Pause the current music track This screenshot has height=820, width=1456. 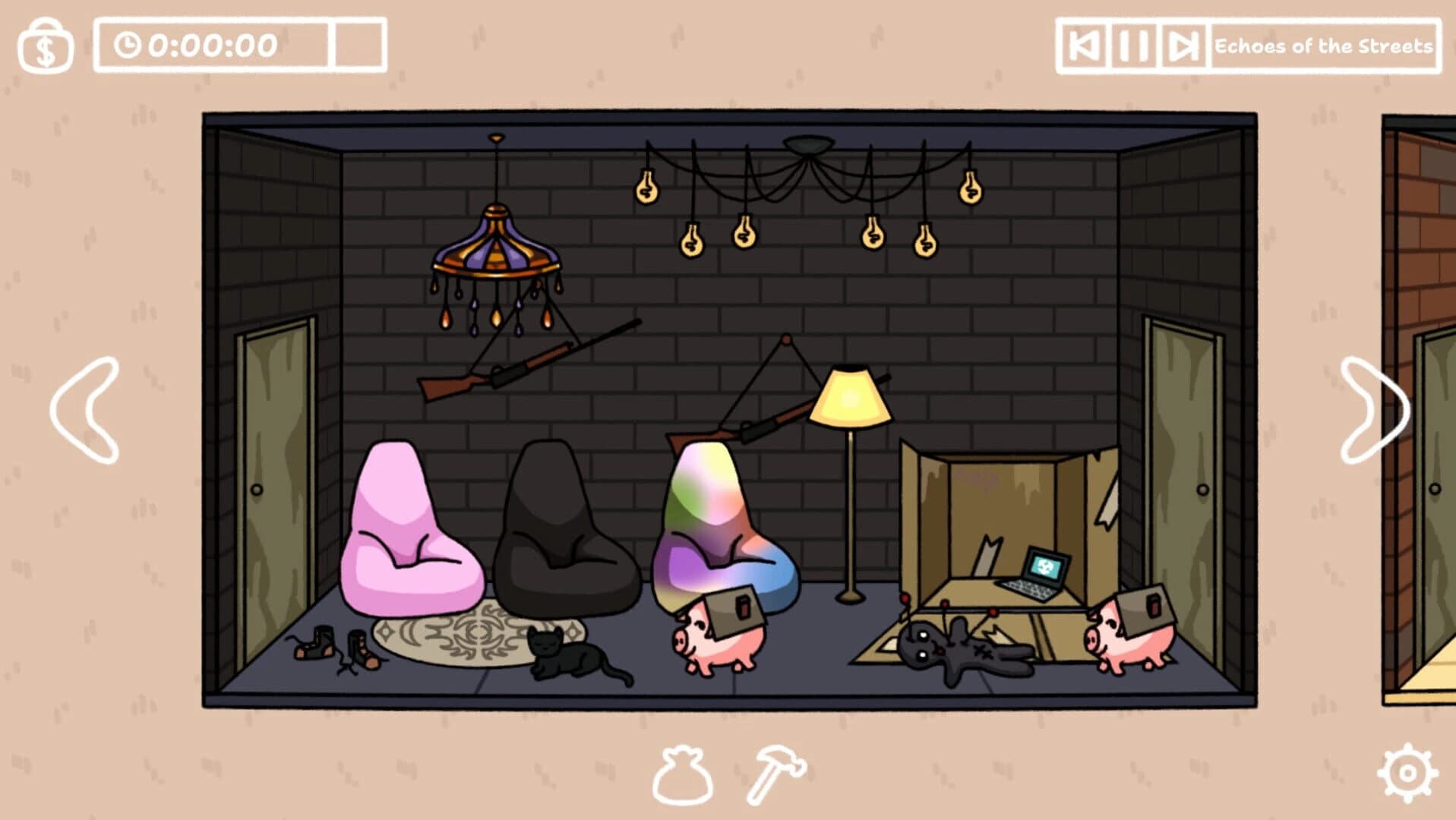coord(1135,46)
